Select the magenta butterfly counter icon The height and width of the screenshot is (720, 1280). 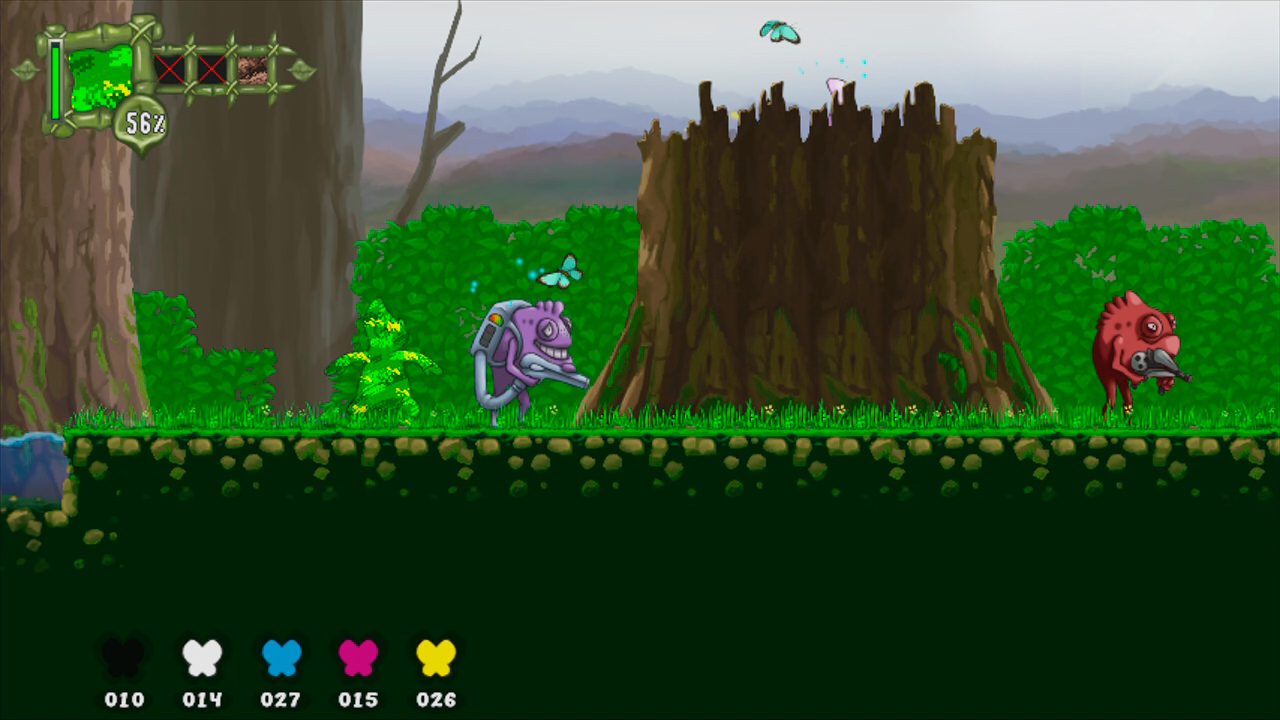point(358,655)
